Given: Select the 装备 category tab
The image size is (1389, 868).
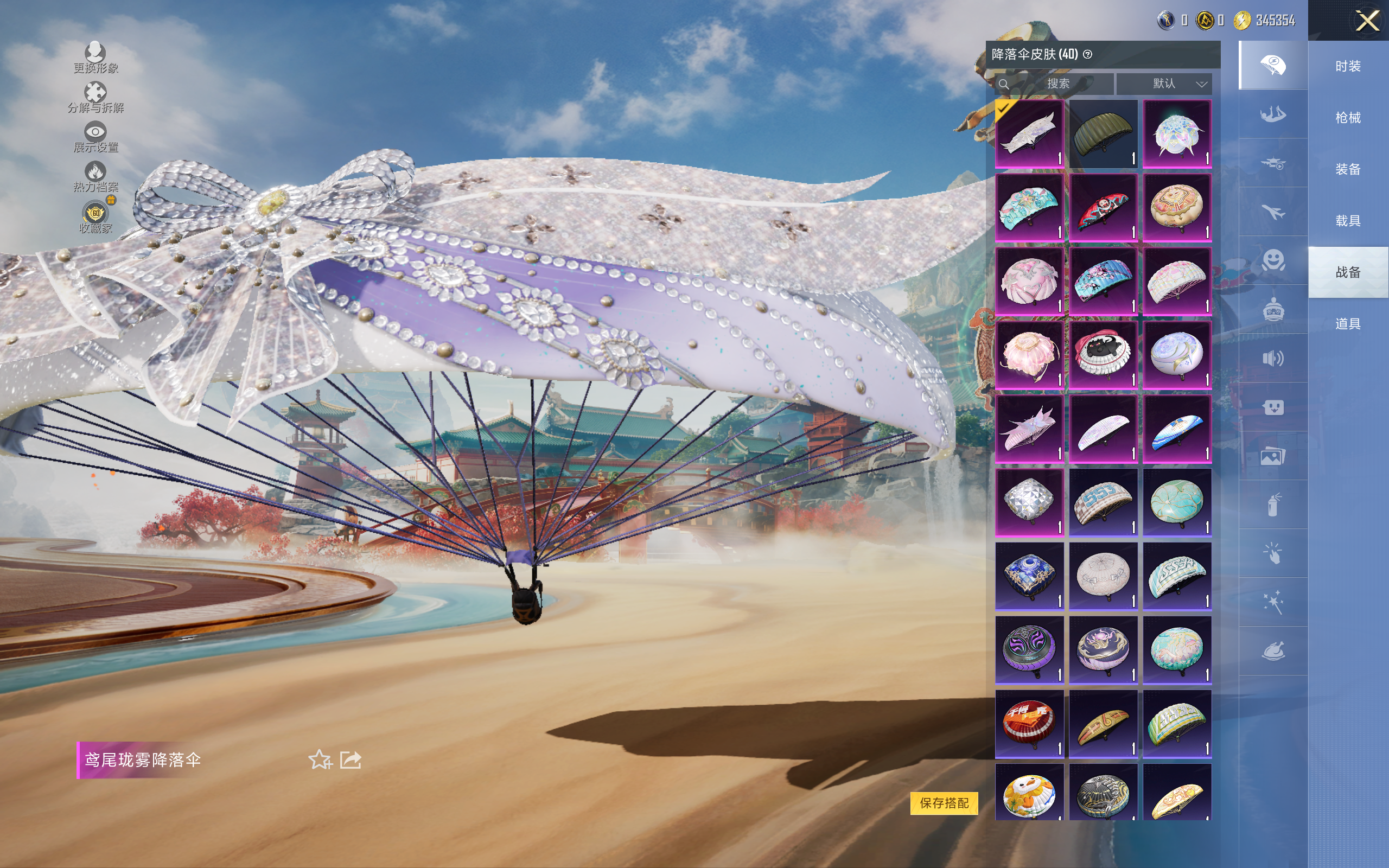Looking at the screenshot, I should [1348, 169].
